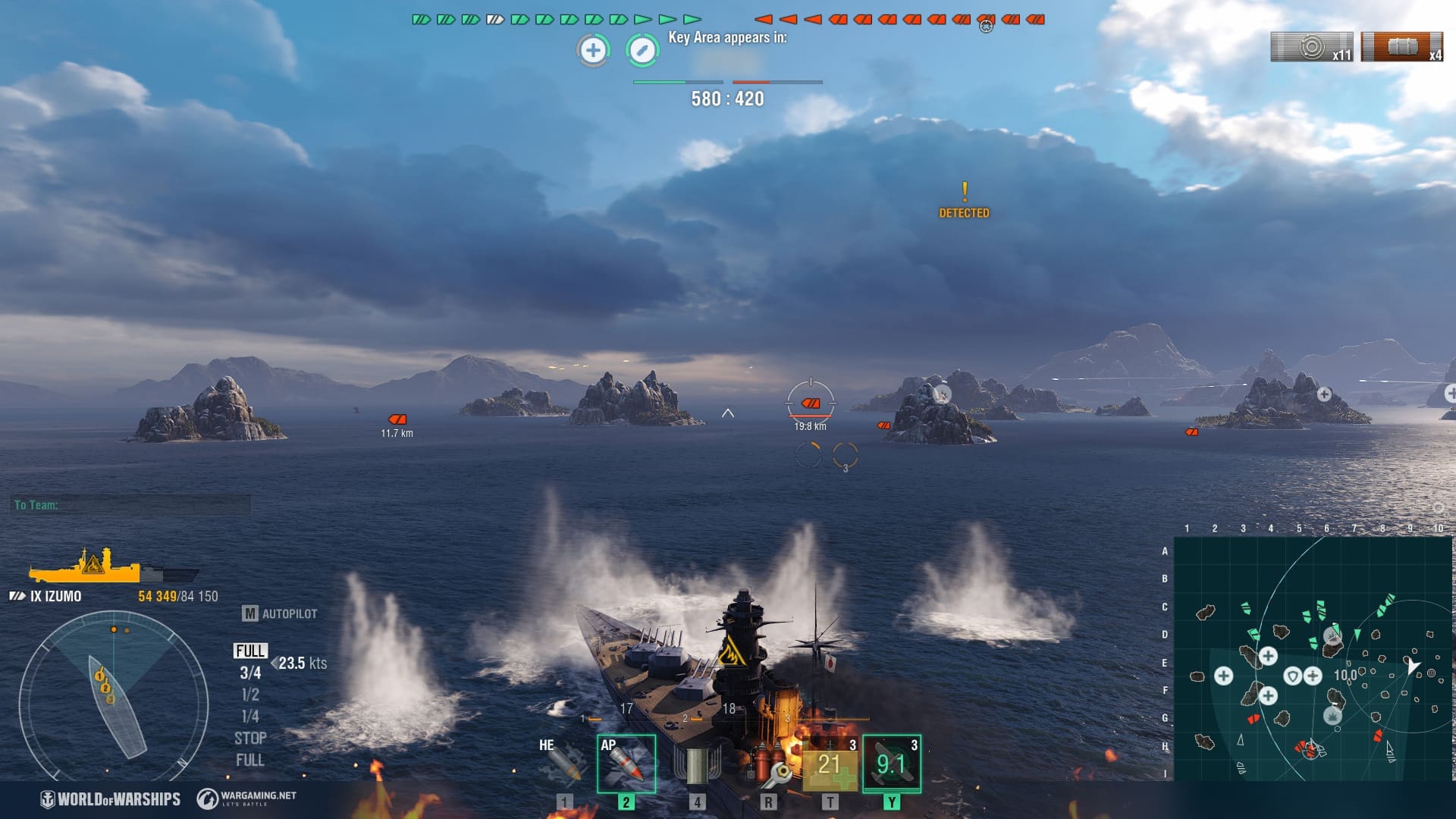Click the blue plus buff icon at top

593,51
